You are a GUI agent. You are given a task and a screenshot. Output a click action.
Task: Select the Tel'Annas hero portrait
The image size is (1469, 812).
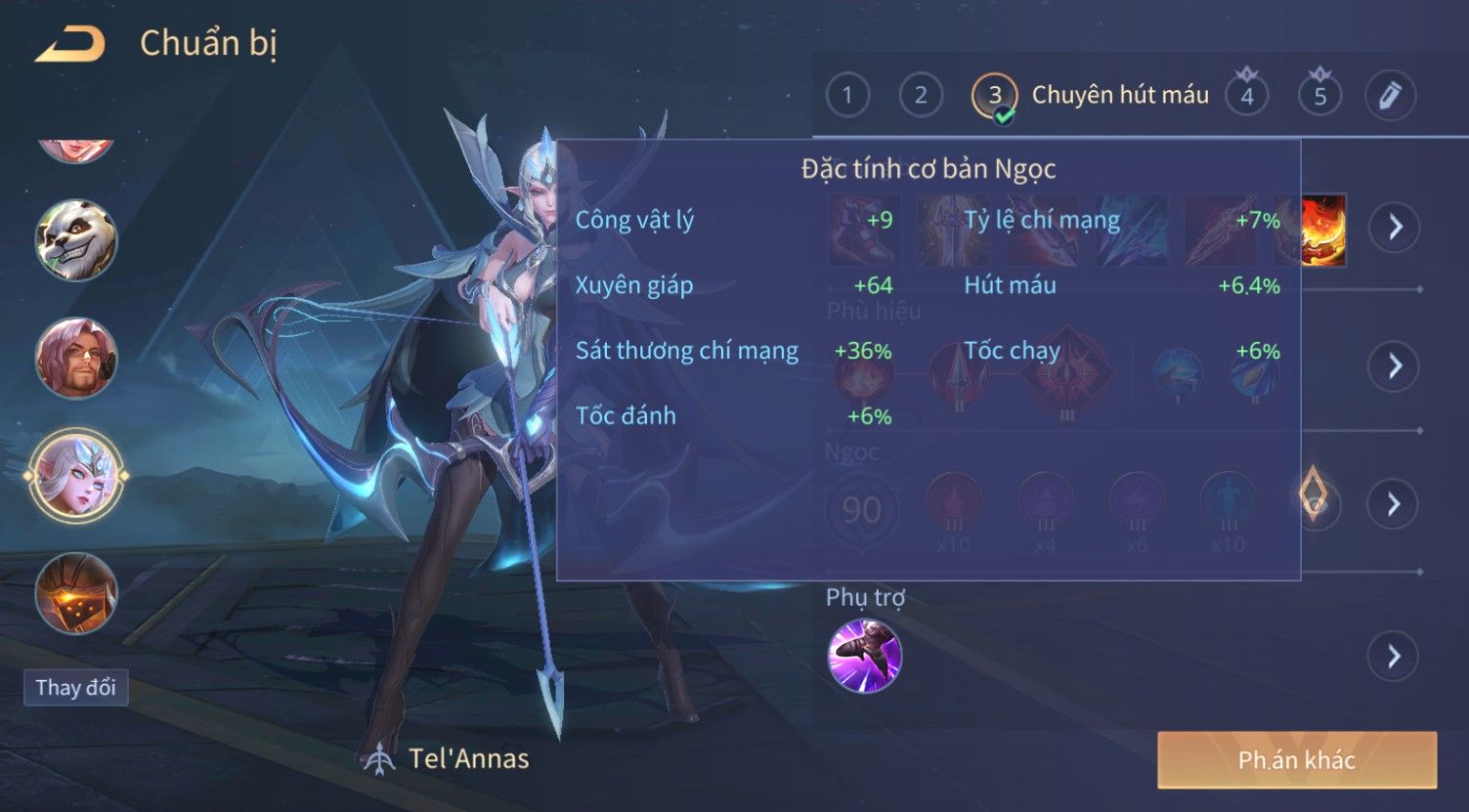76,476
